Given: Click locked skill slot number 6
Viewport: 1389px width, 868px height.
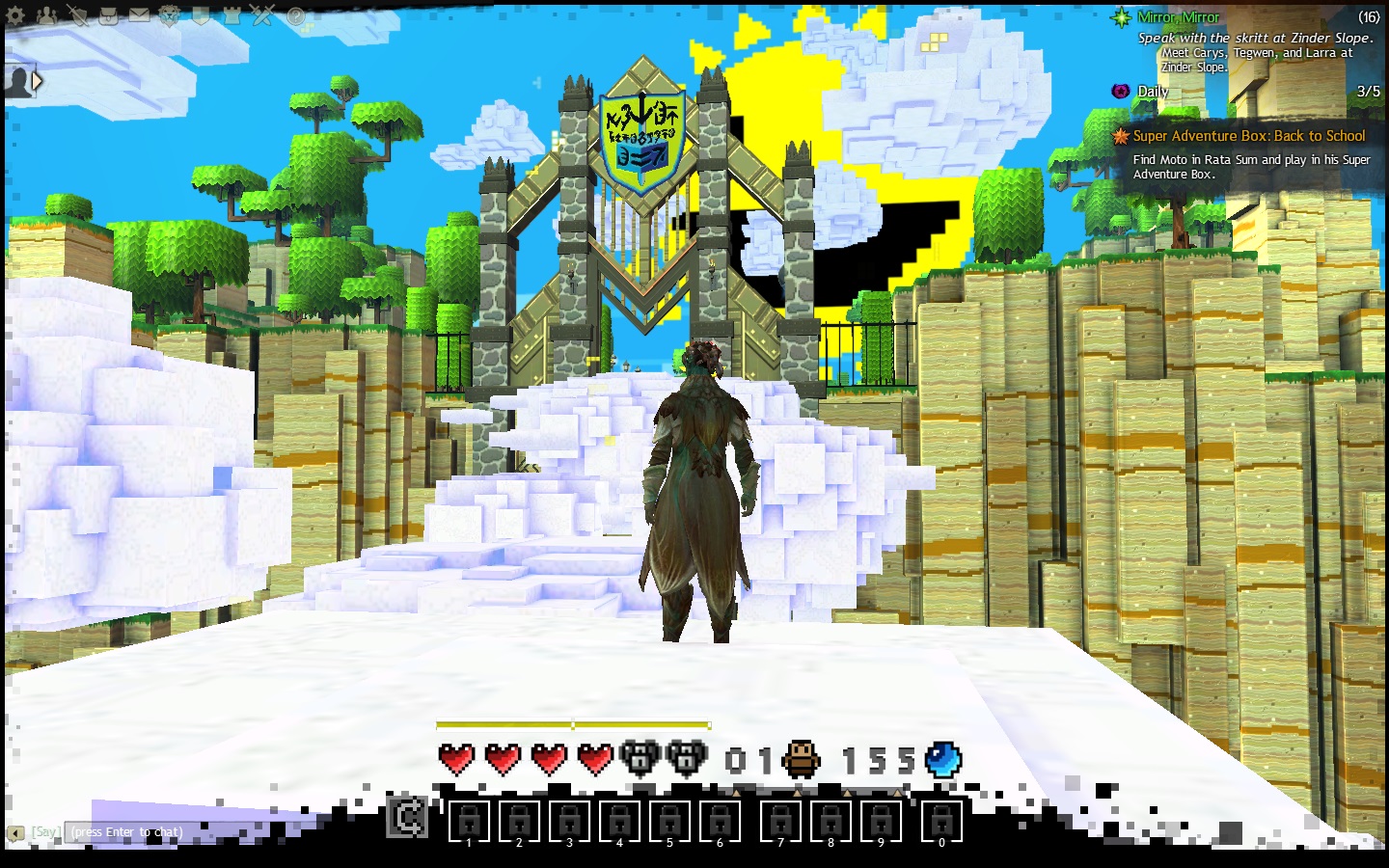Looking at the screenshot, I should [720, 821].
